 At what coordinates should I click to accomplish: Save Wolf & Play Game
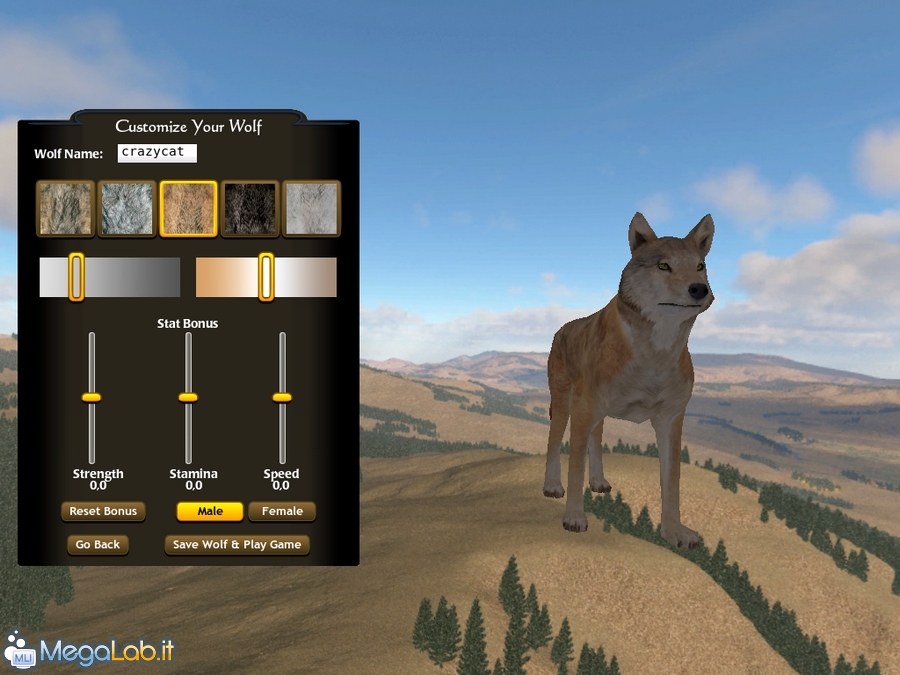pos(237,545)
